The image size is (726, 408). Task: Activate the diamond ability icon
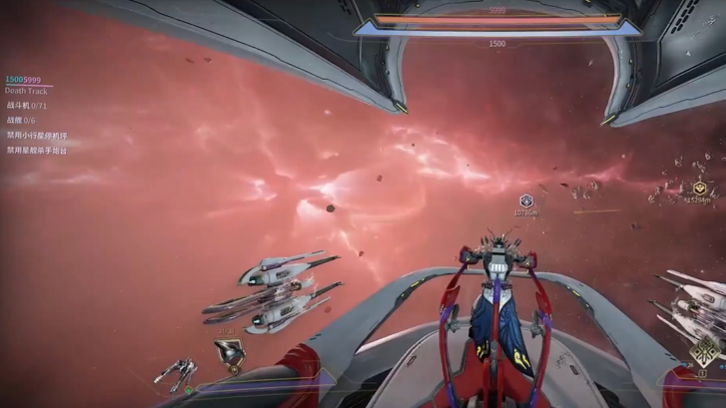tap(706, 351)
